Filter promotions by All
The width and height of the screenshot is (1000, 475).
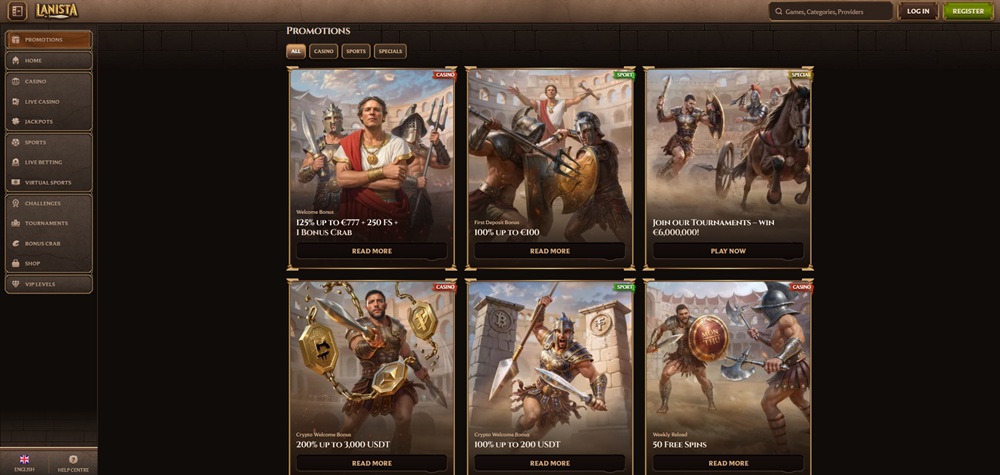295,51
